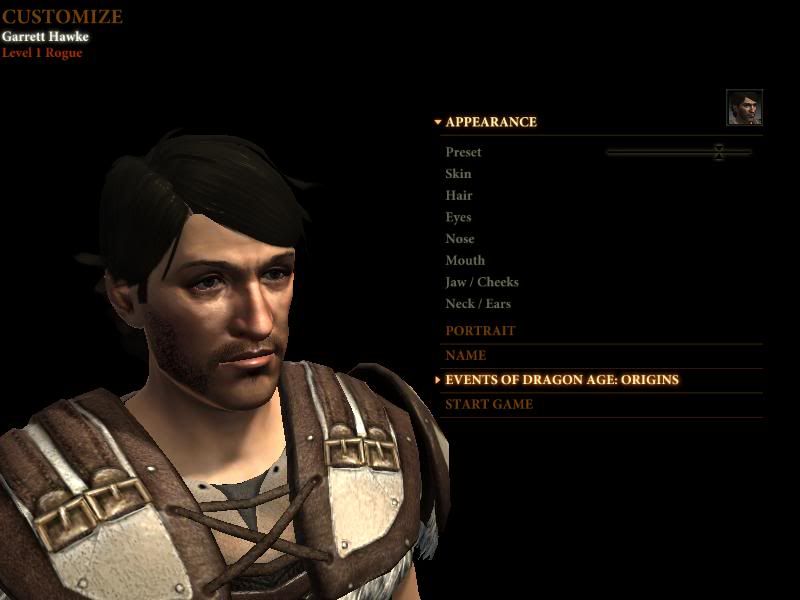This screenshot has width=800, height=600.
Task: Select the Mouth category
Action: pos(464,261)
